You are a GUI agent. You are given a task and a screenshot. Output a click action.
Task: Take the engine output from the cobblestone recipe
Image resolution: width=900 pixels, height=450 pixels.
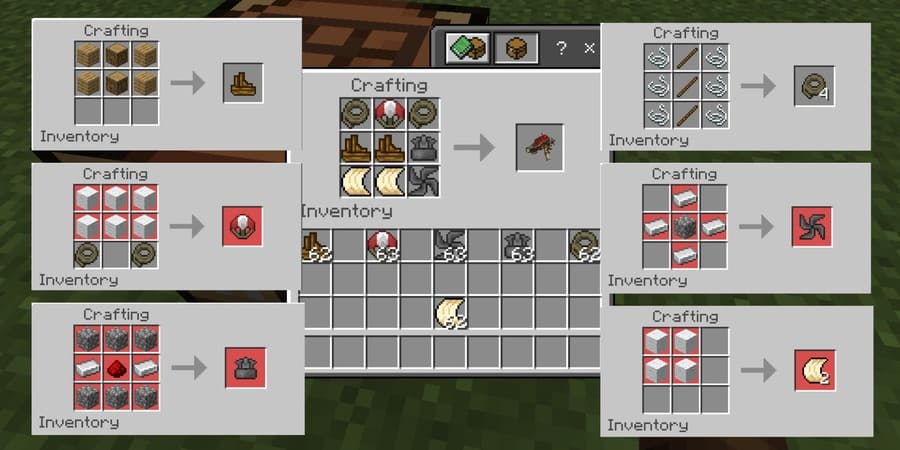coord(243,368)
